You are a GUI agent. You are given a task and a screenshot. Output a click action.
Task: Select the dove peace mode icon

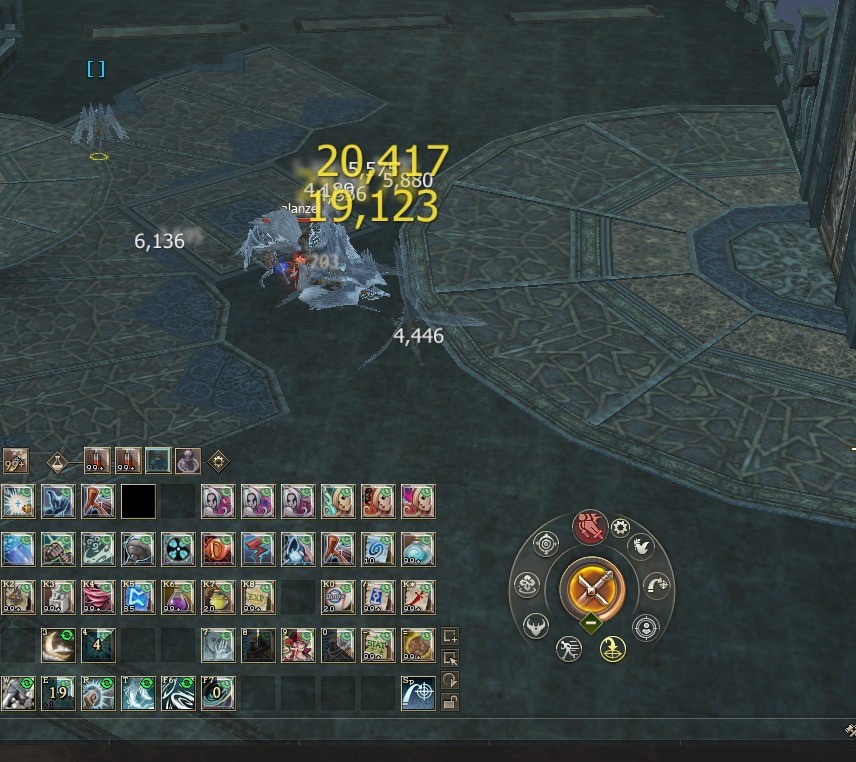coord(641,547)
